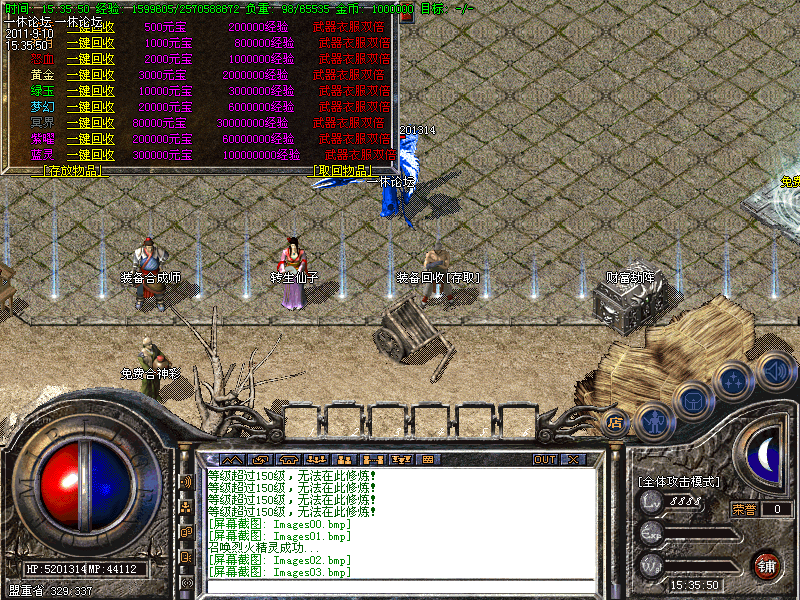Choose 一键回收 for 绿玉 equipment
800x600 pixels.
tap(90, 91)
